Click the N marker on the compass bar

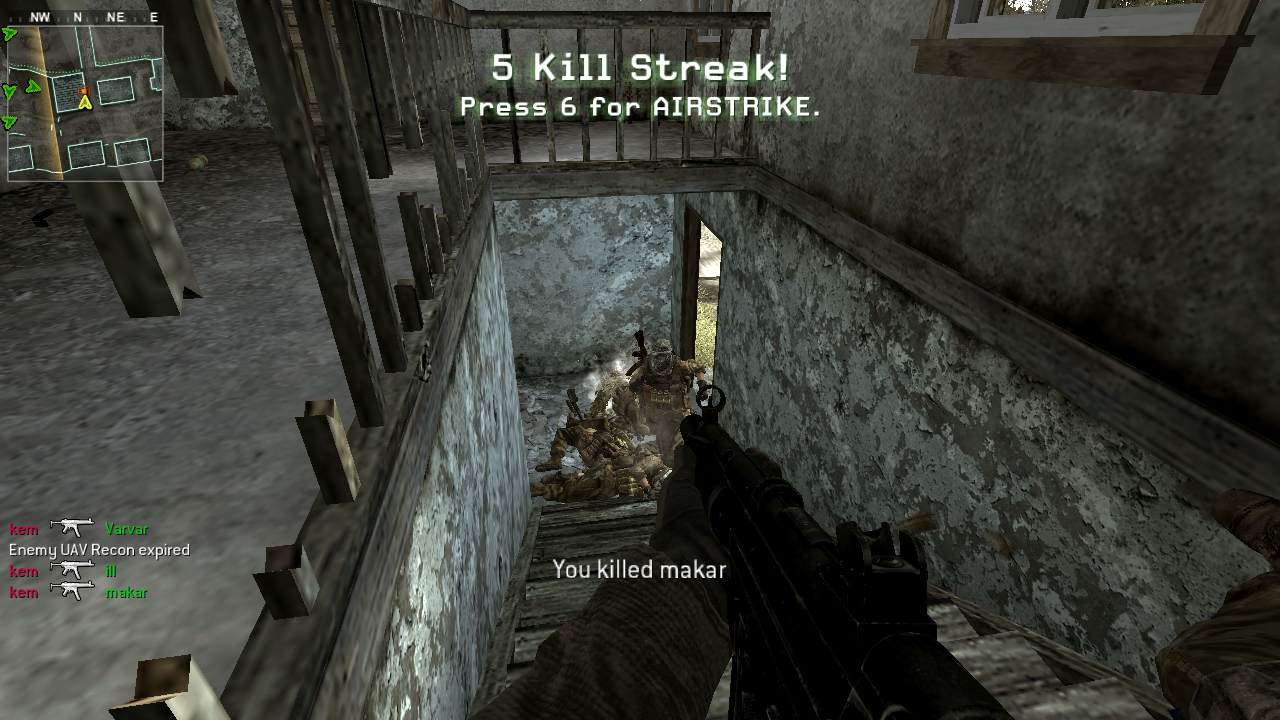pyautogui.click(x=78, y=16)
